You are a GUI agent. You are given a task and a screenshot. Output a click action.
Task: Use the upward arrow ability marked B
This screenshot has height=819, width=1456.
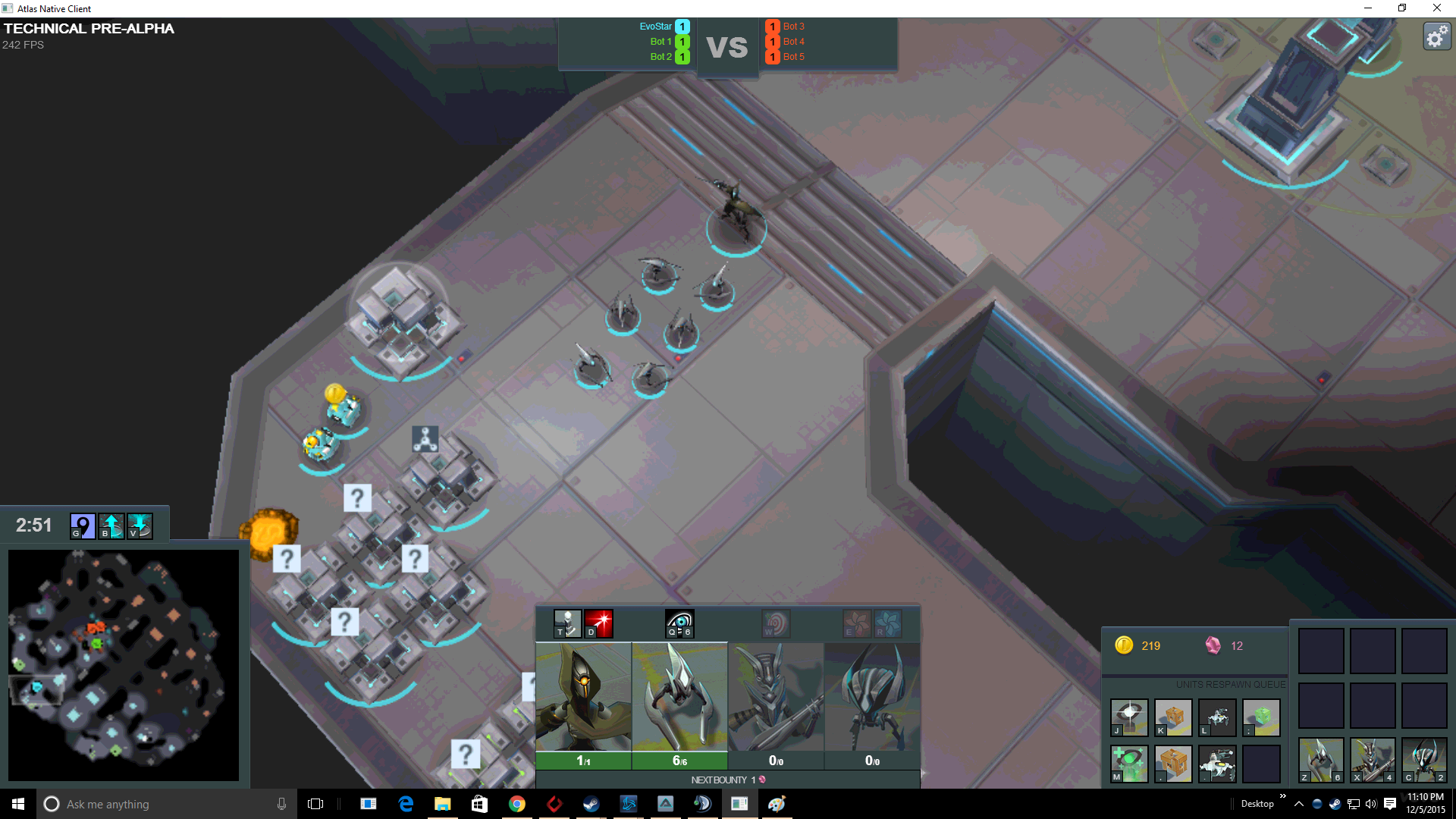111,526
